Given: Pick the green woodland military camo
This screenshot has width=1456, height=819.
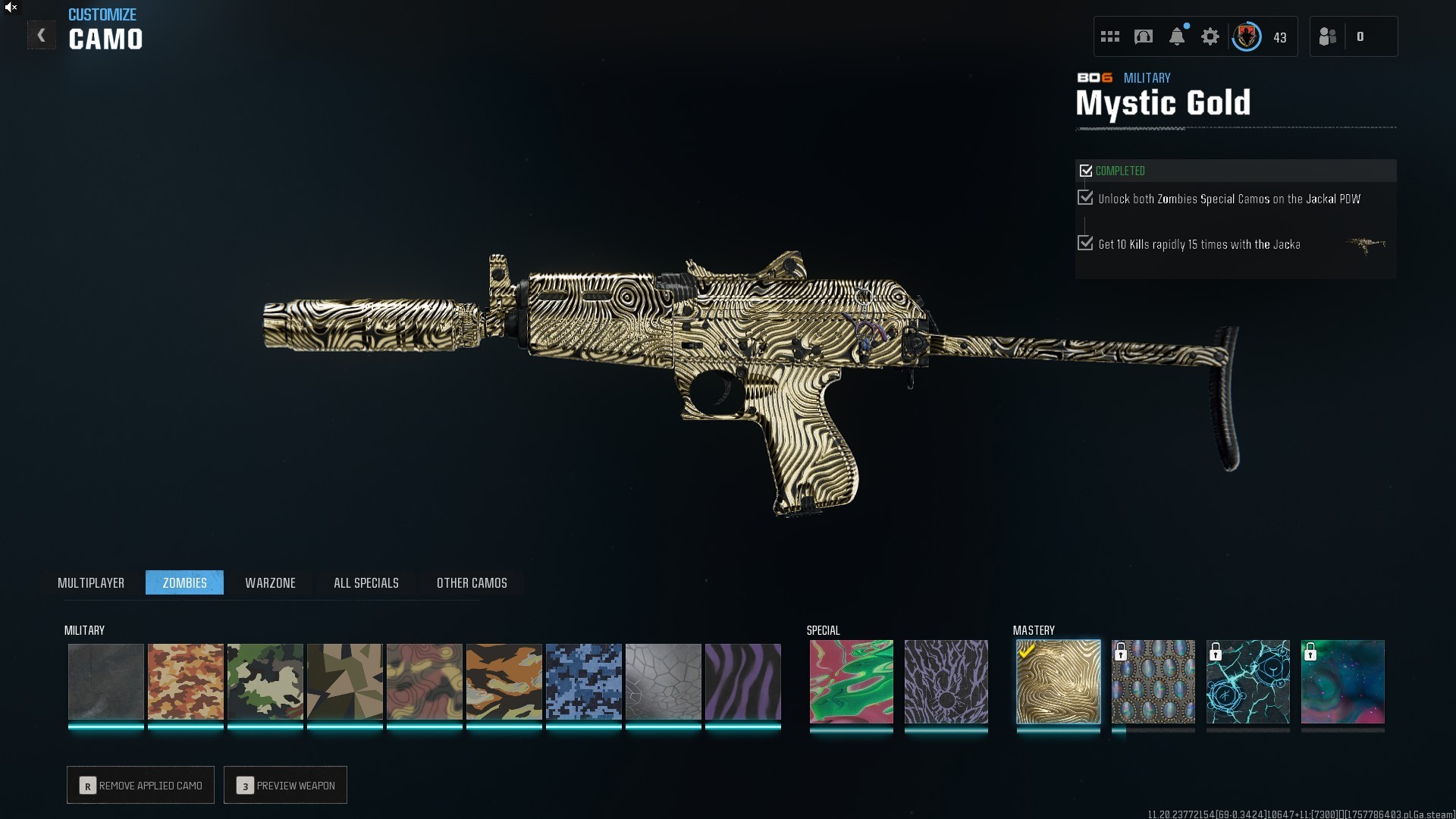Looking at the screenshot, I should (265, 681).
